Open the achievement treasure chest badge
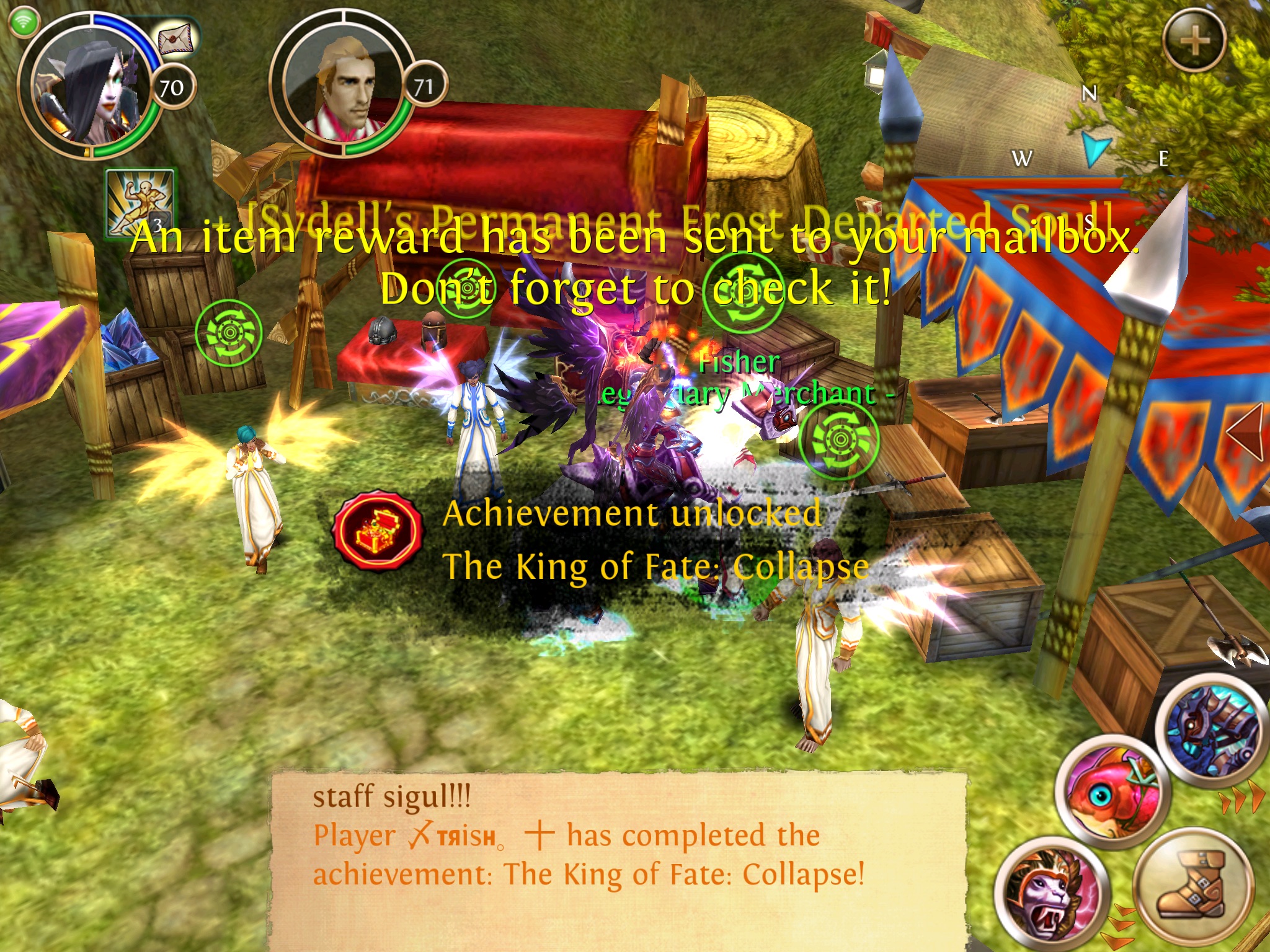This screenshot has height=952, width=1270. point(378,530)
